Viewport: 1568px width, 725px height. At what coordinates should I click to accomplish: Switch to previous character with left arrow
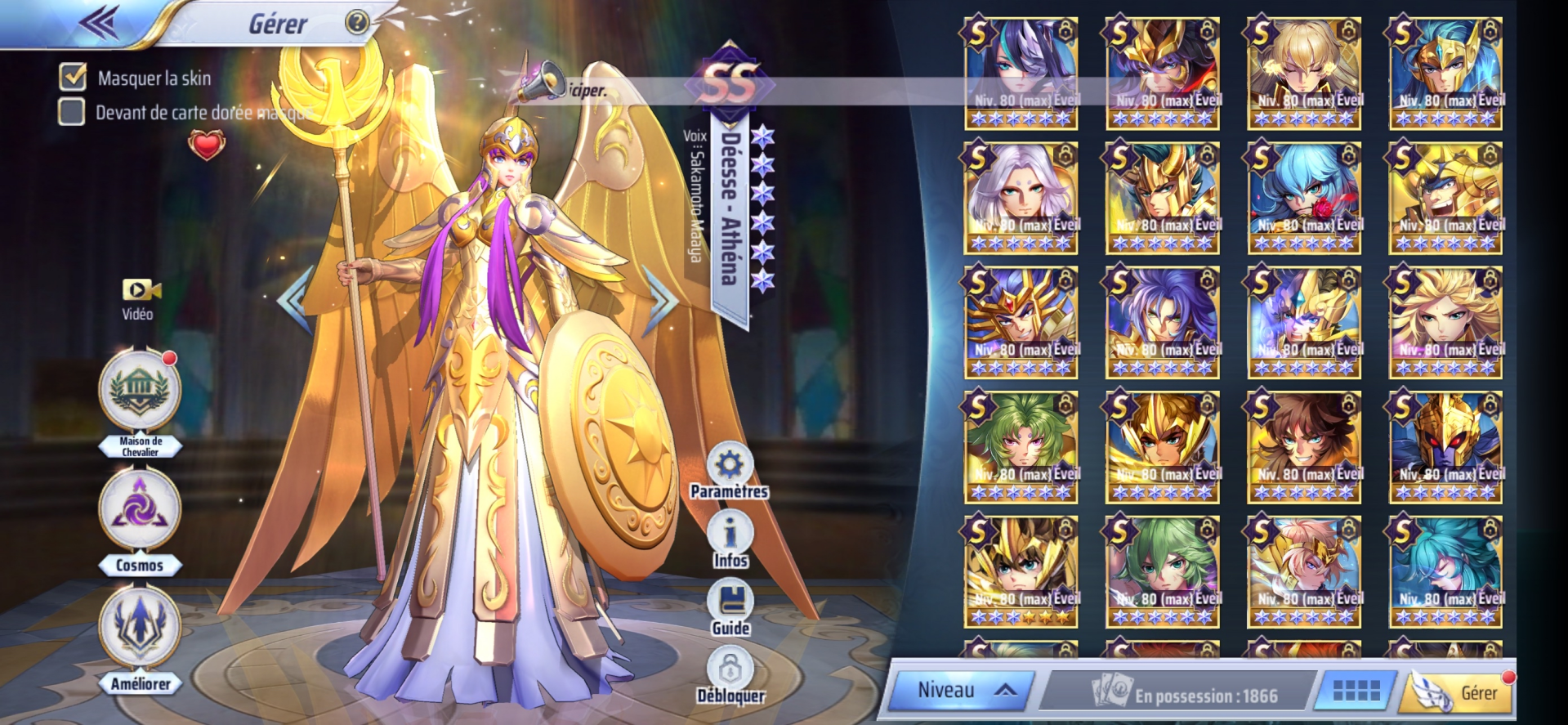pyautogui.click(x=293, y=299)
